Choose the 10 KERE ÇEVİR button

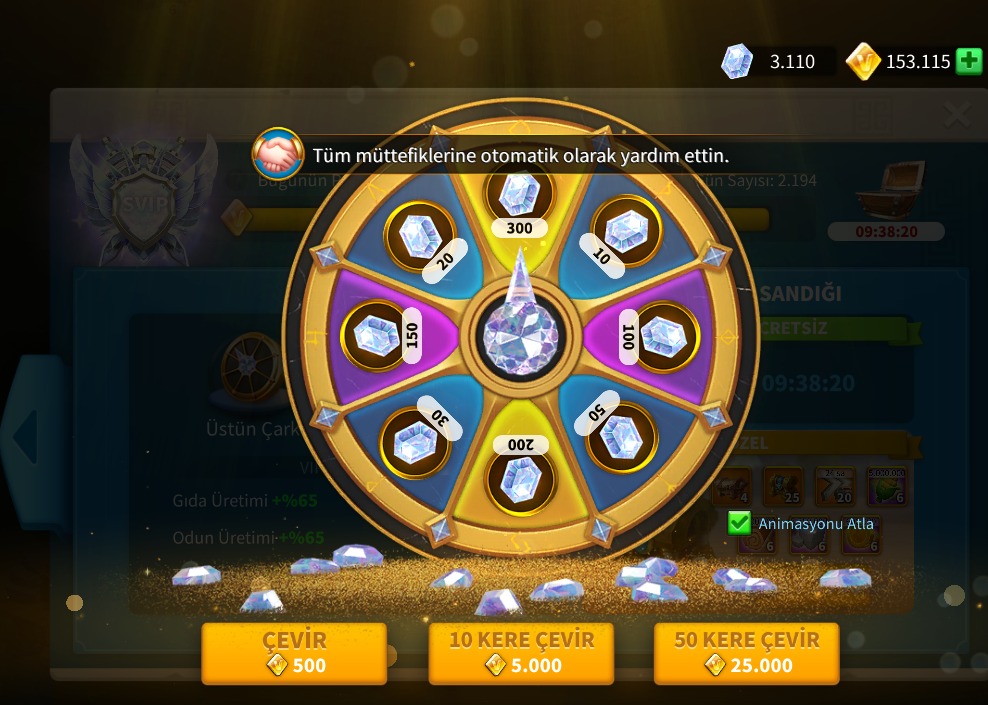click(x=521, y=653)
